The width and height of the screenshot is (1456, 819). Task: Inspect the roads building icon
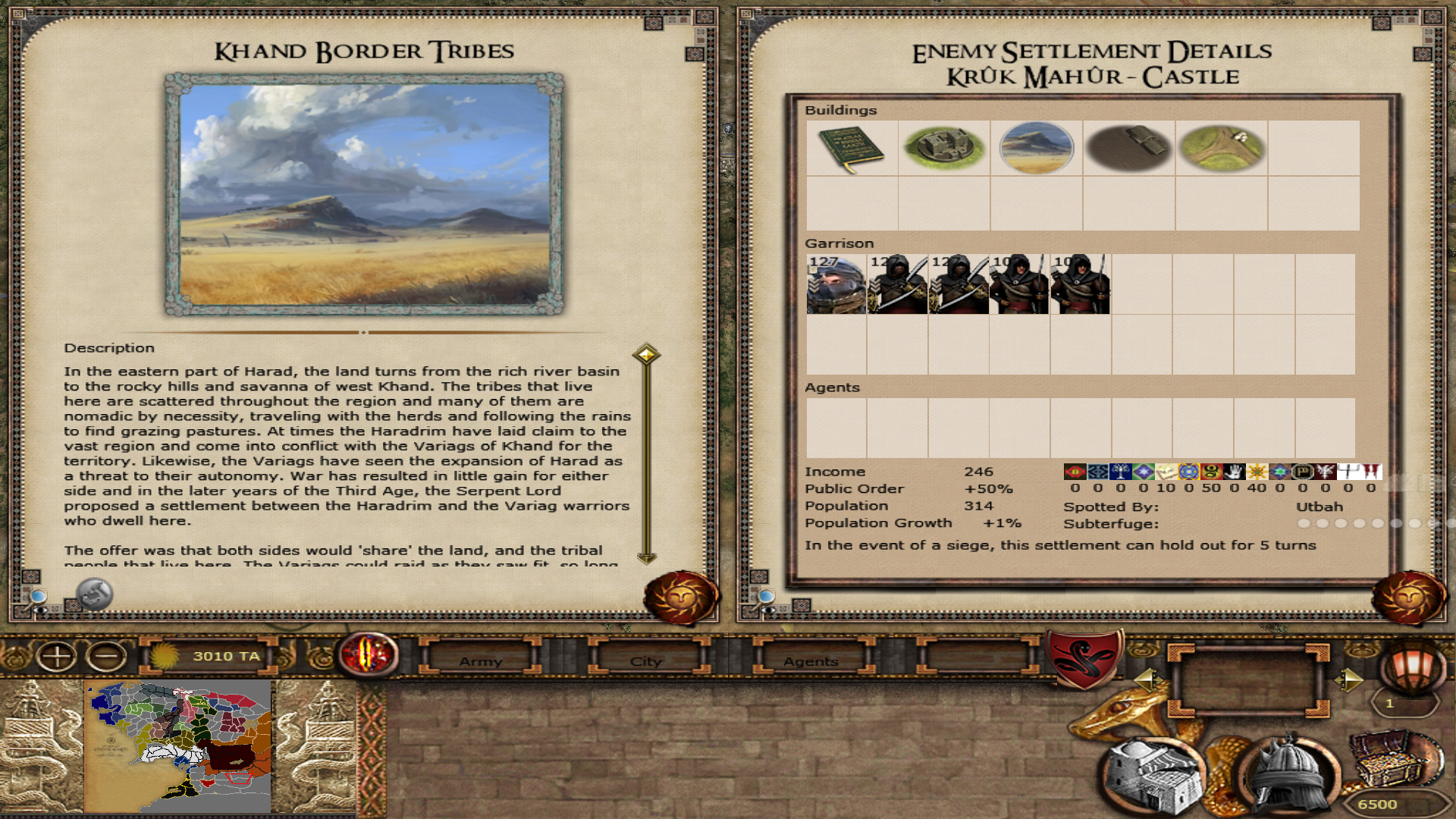1221,149
